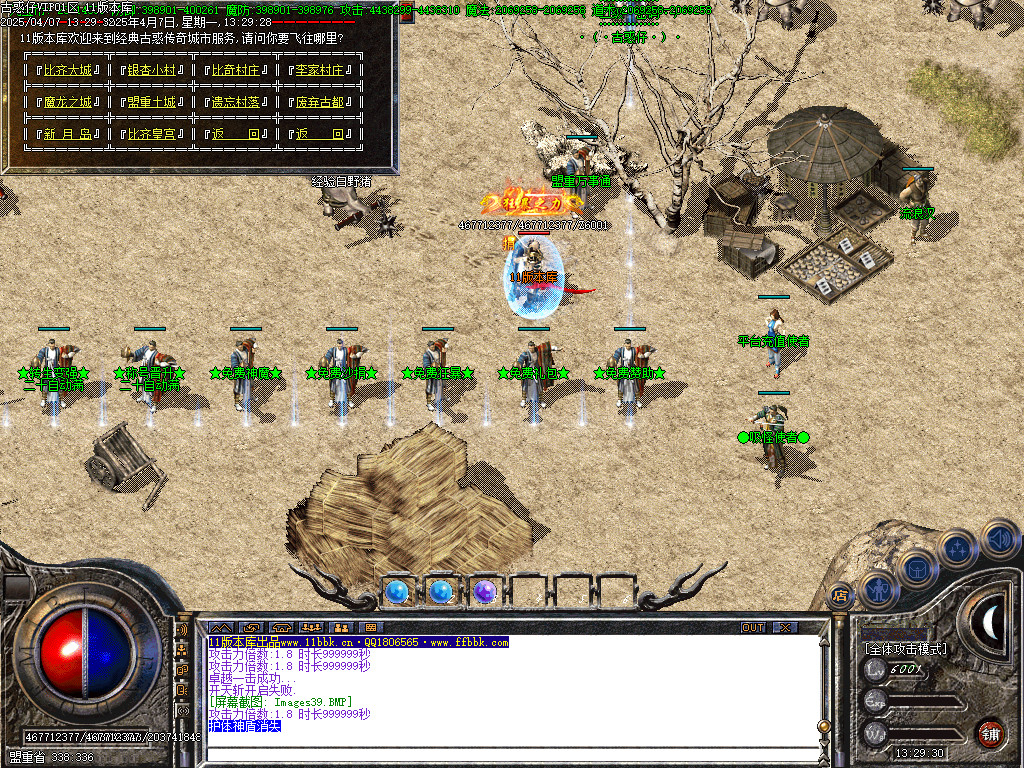The height and width of the screenshot is (768, 1024).
Task: Fly to 李家村庄
Action: tap(319, 71)
